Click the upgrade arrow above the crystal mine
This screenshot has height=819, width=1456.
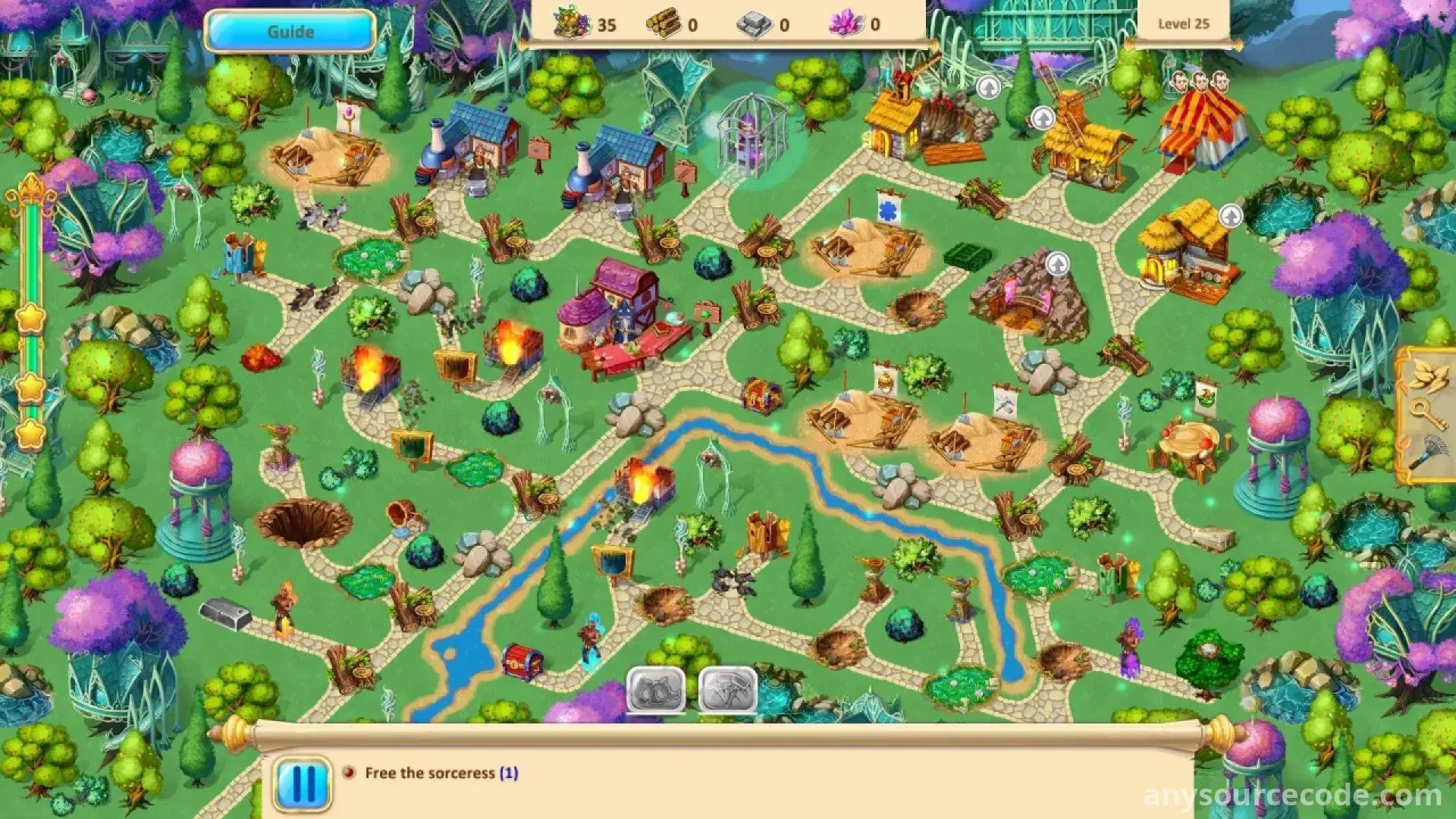[1057, 265]
